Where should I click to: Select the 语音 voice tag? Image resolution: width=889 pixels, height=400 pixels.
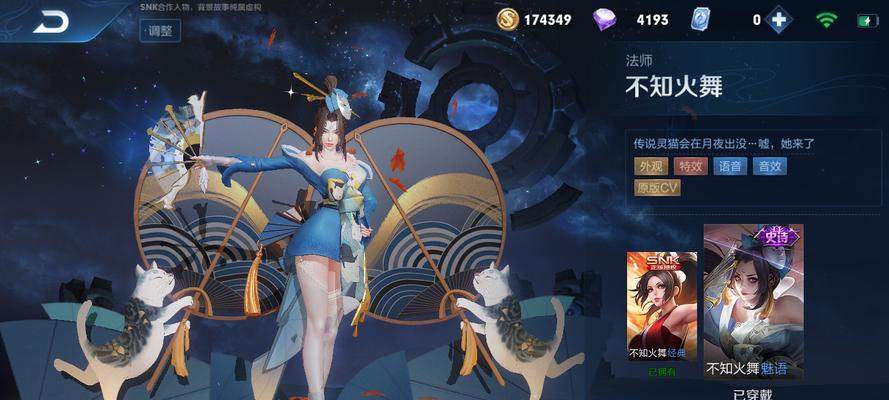[729, 166]
